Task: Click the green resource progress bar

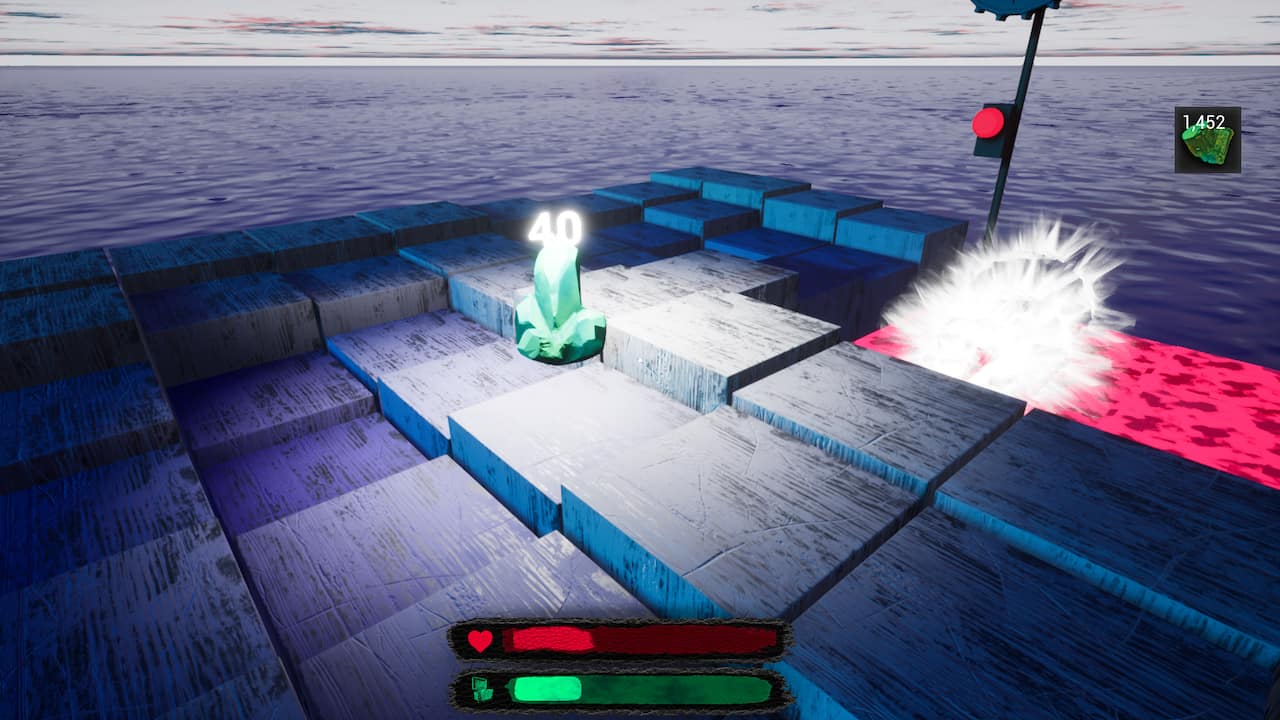Action: coord(640,690)
